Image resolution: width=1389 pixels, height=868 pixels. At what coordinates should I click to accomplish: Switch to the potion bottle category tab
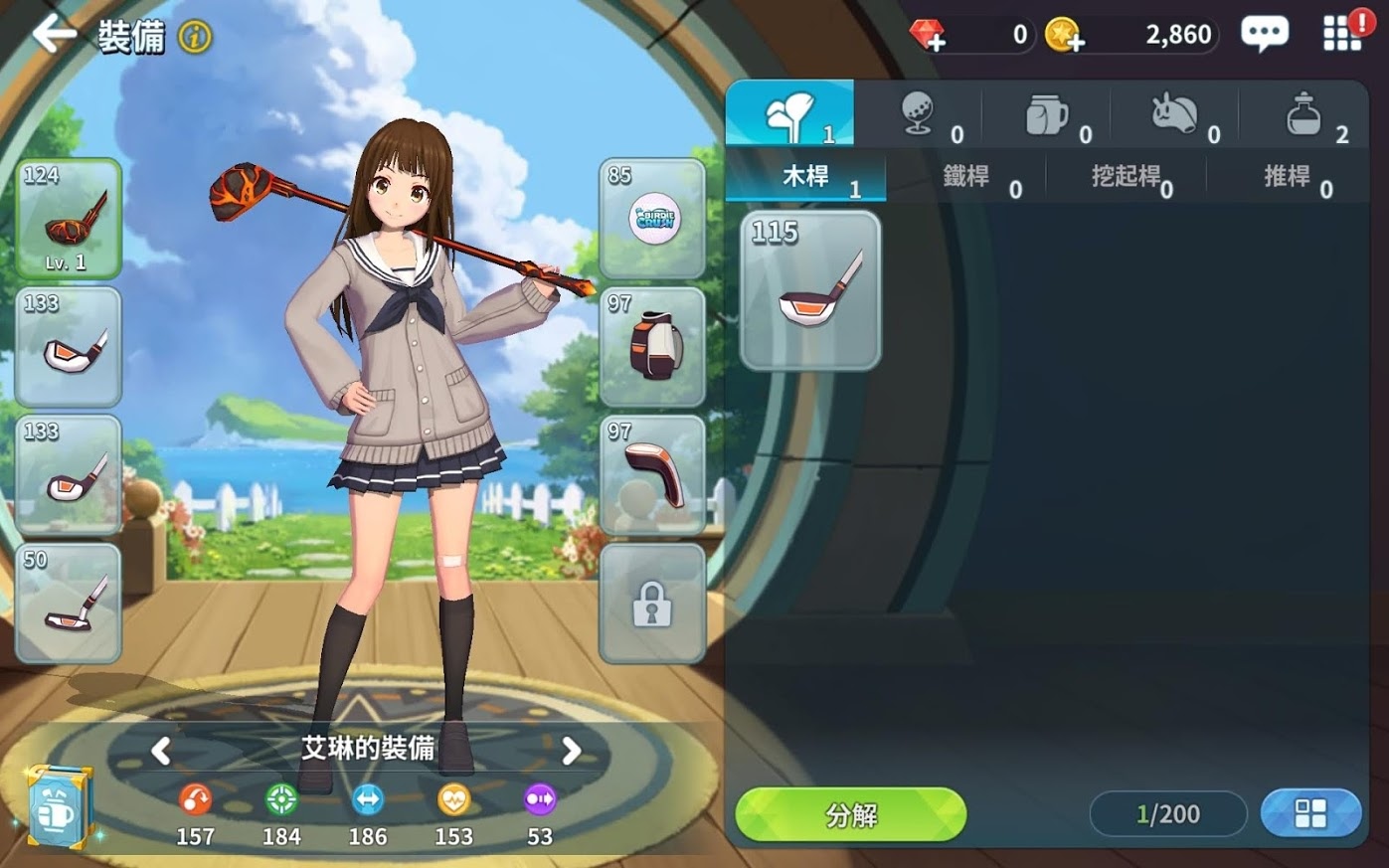pyautogui.click(x=1303, y=115)
